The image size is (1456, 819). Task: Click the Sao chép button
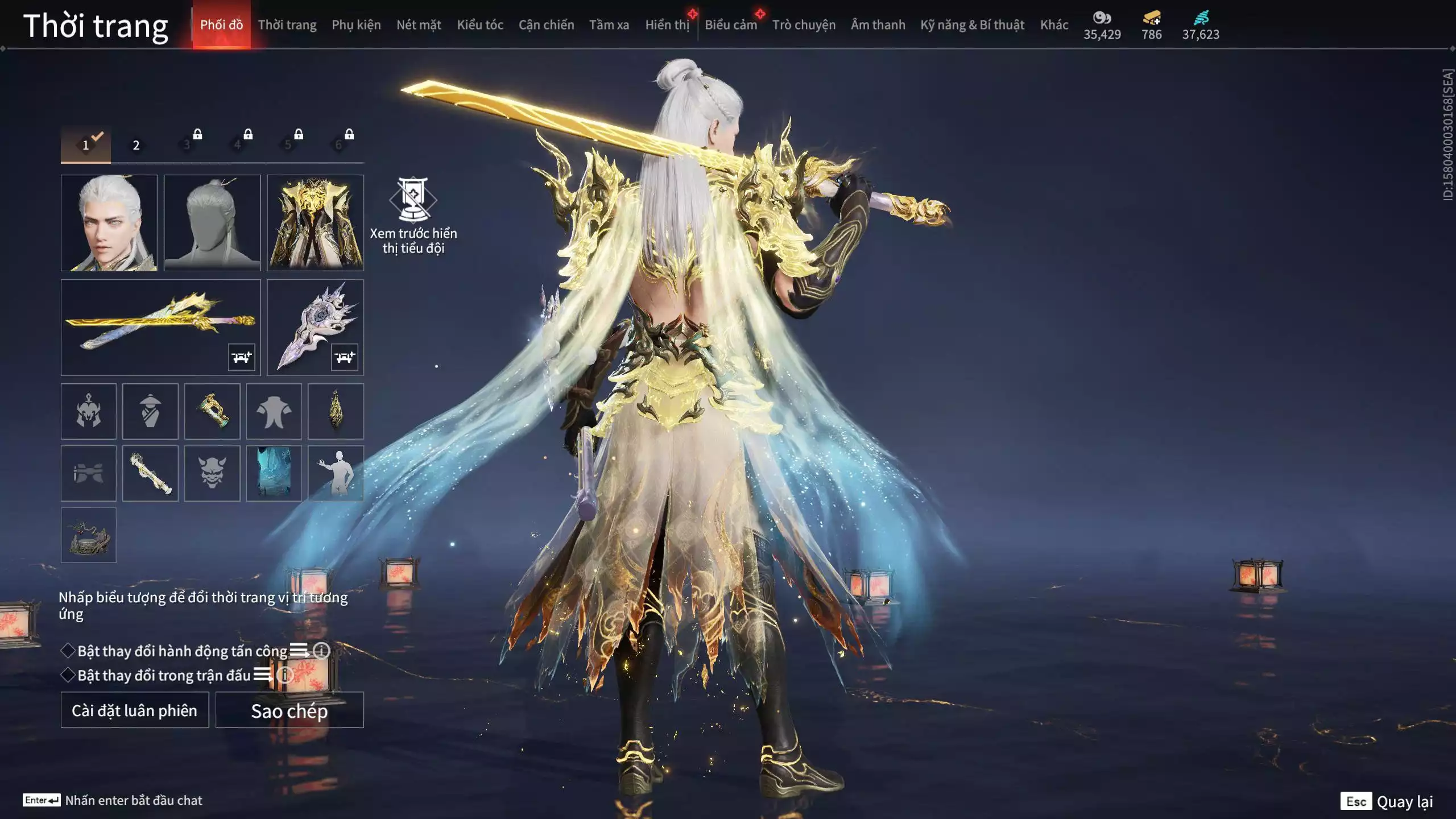289,710
